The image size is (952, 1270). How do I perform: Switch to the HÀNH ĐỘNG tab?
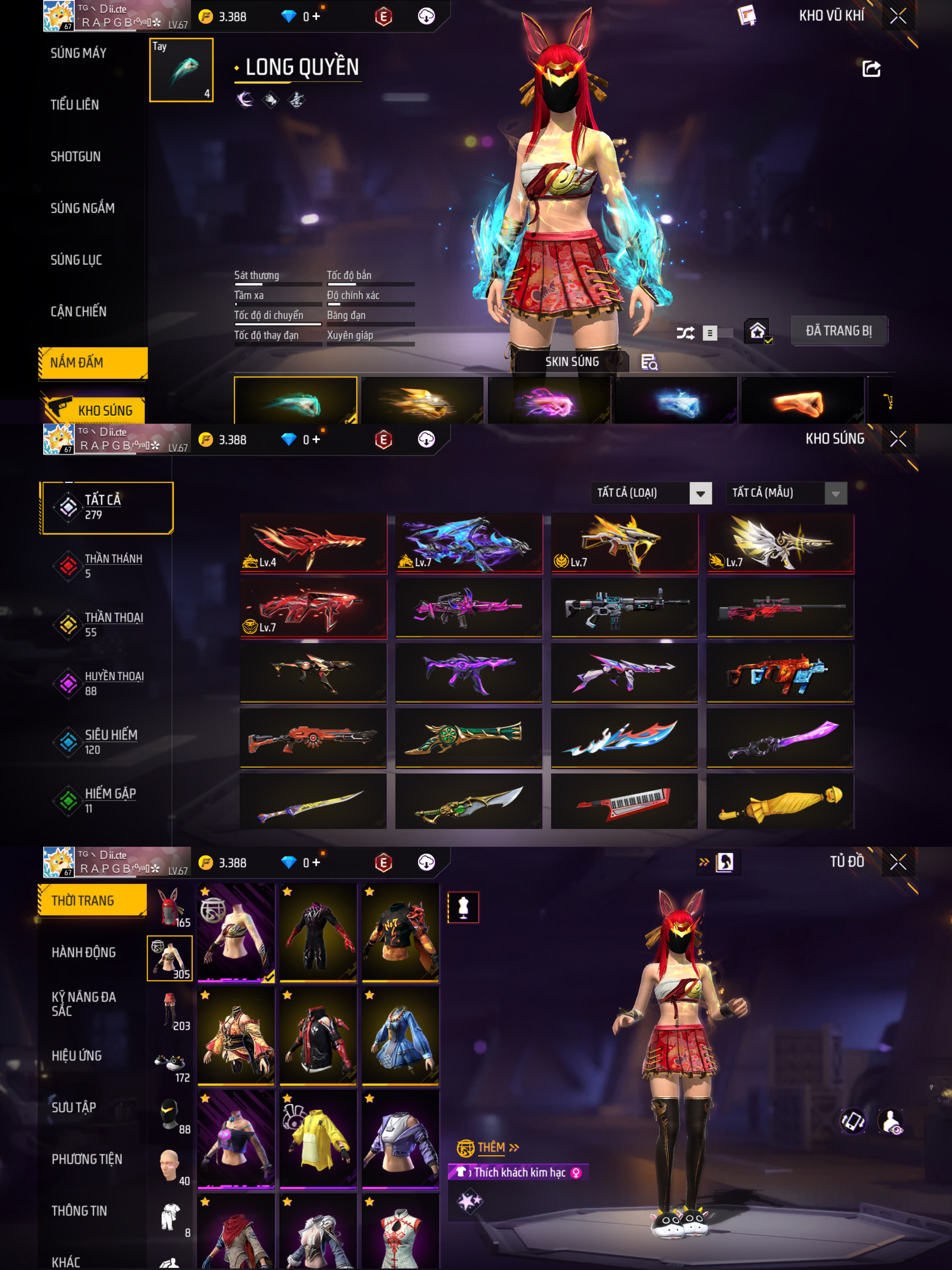click(x=84, y=952)
